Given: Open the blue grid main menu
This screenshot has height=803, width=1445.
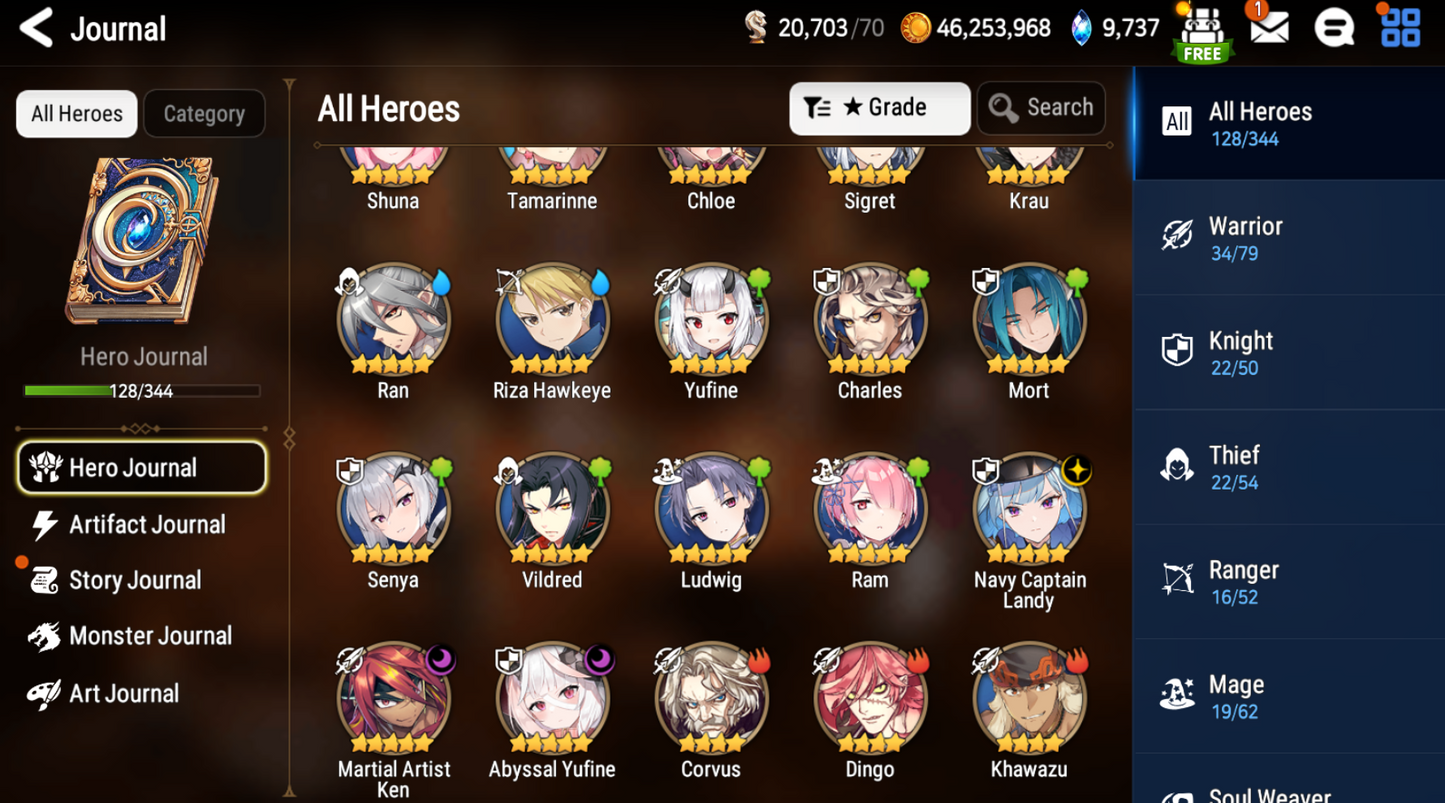Looking at the screenshot, I should (x=1400, y=28).
